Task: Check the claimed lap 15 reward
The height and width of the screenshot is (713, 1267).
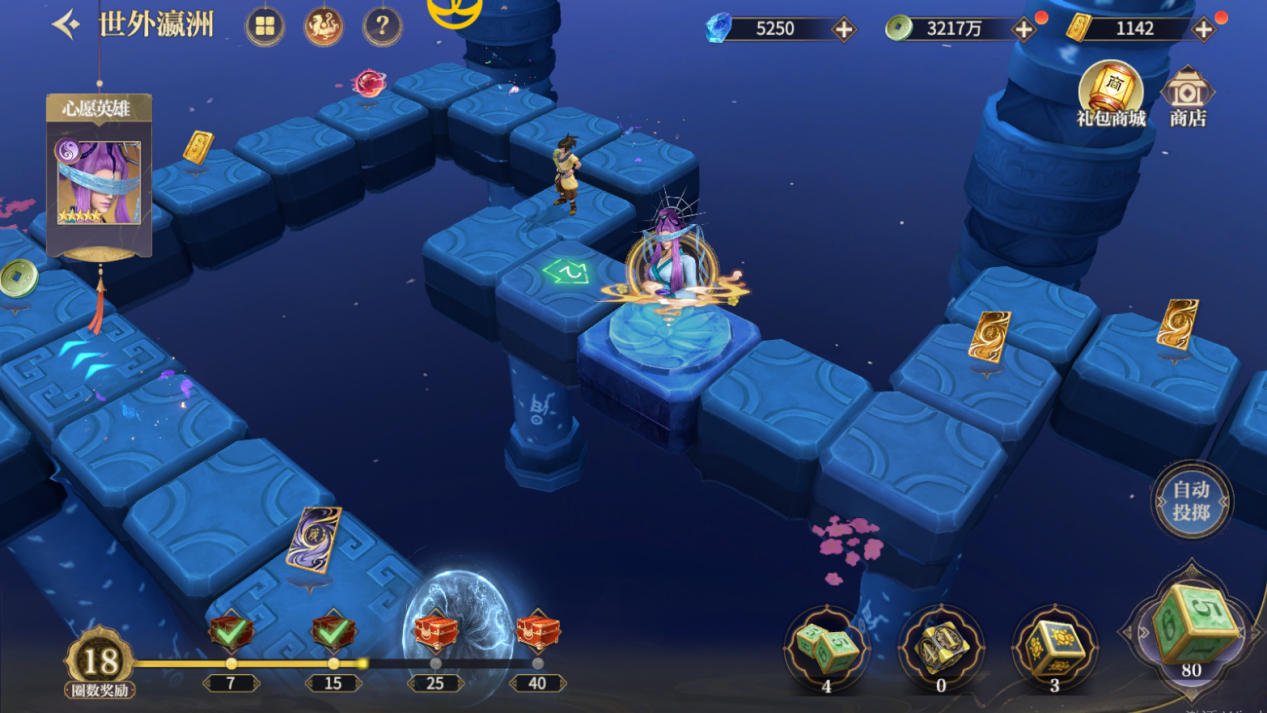Action: coord(333,632)
